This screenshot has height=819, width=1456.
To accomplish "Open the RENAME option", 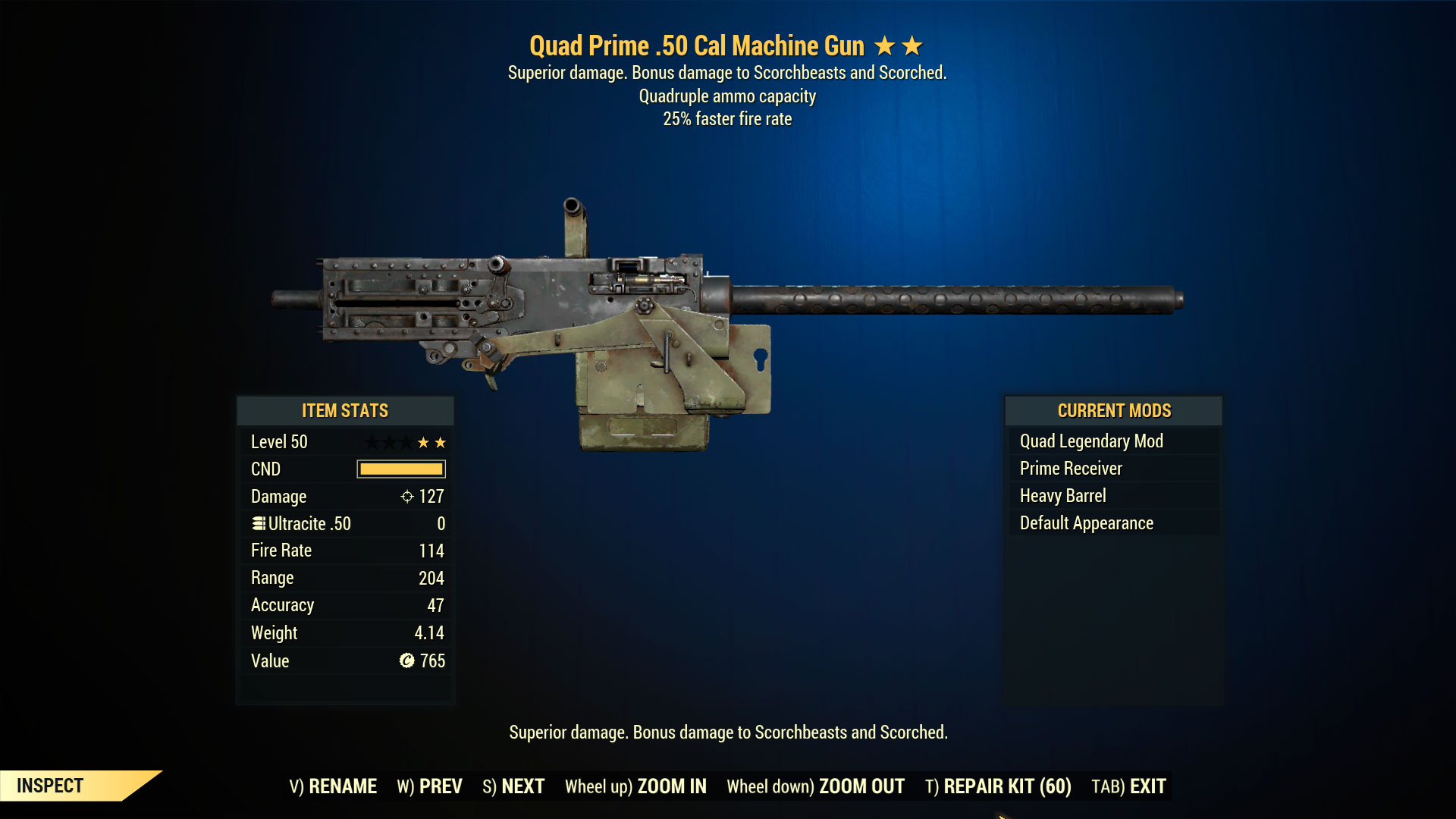I will click(x=347, y=786).
